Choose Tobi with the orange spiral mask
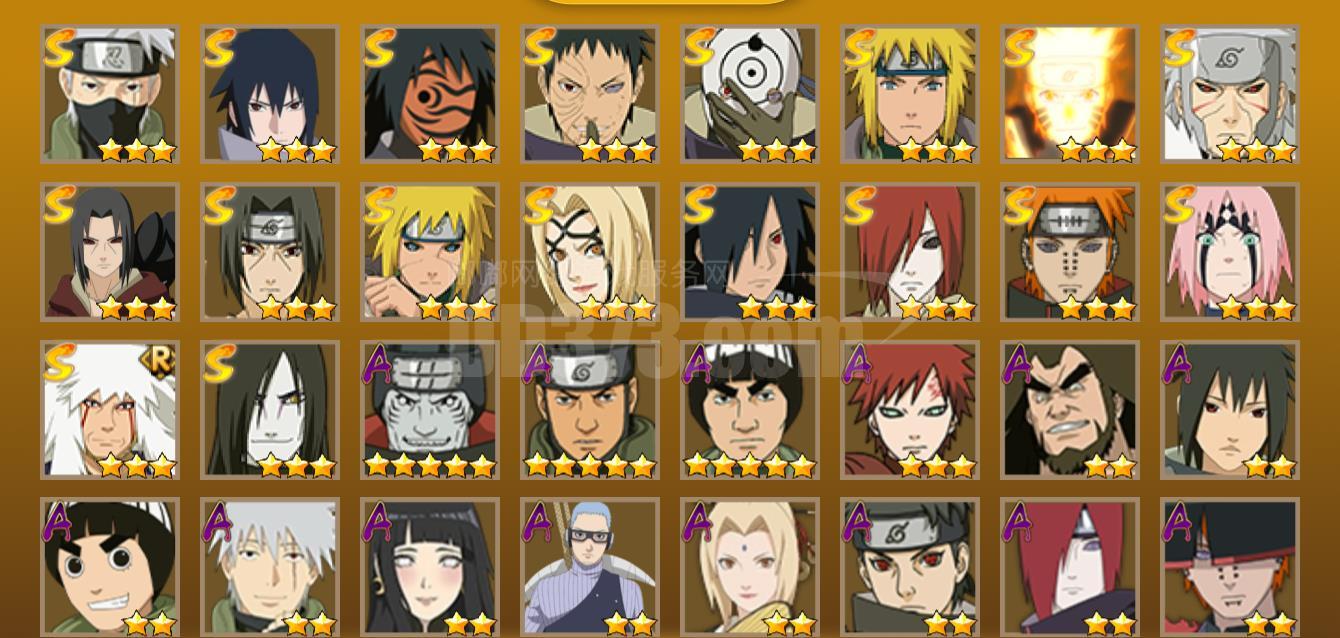The height and width of the screenshot is (638, 1340). tap(429, 94)
